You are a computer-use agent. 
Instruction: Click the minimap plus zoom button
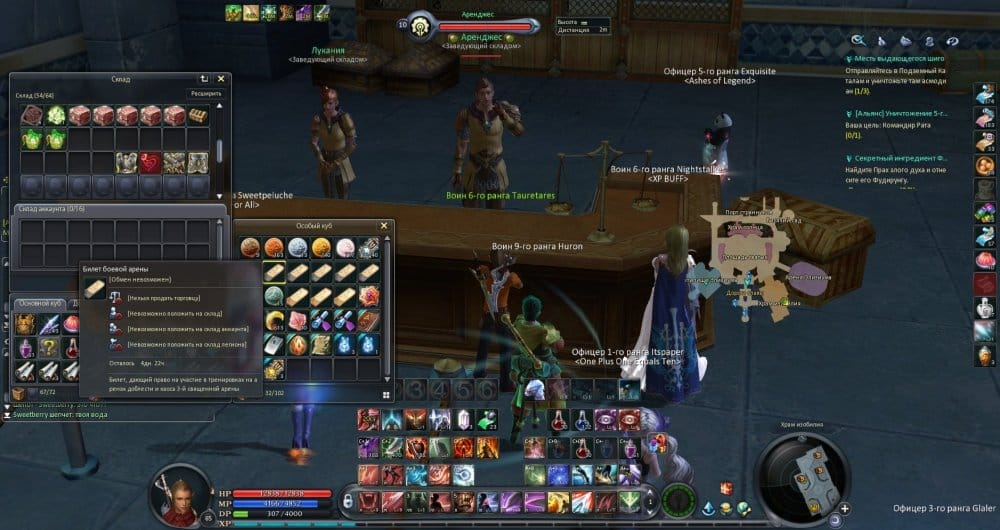click(x=845, y=508)
